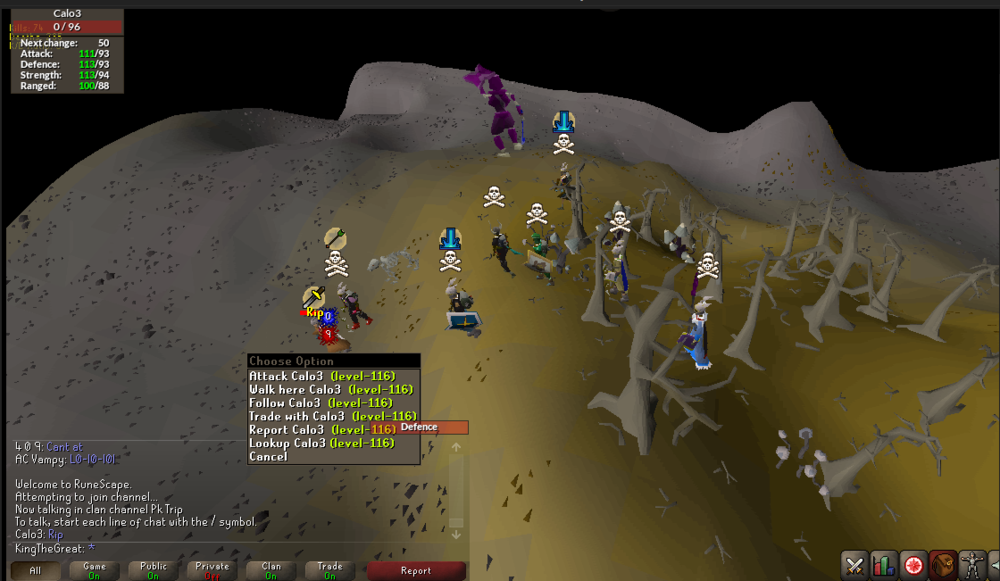The height and width of the screenshot is (581, 1000).
Task: Select Trade with Calo3
Action: 332,416
